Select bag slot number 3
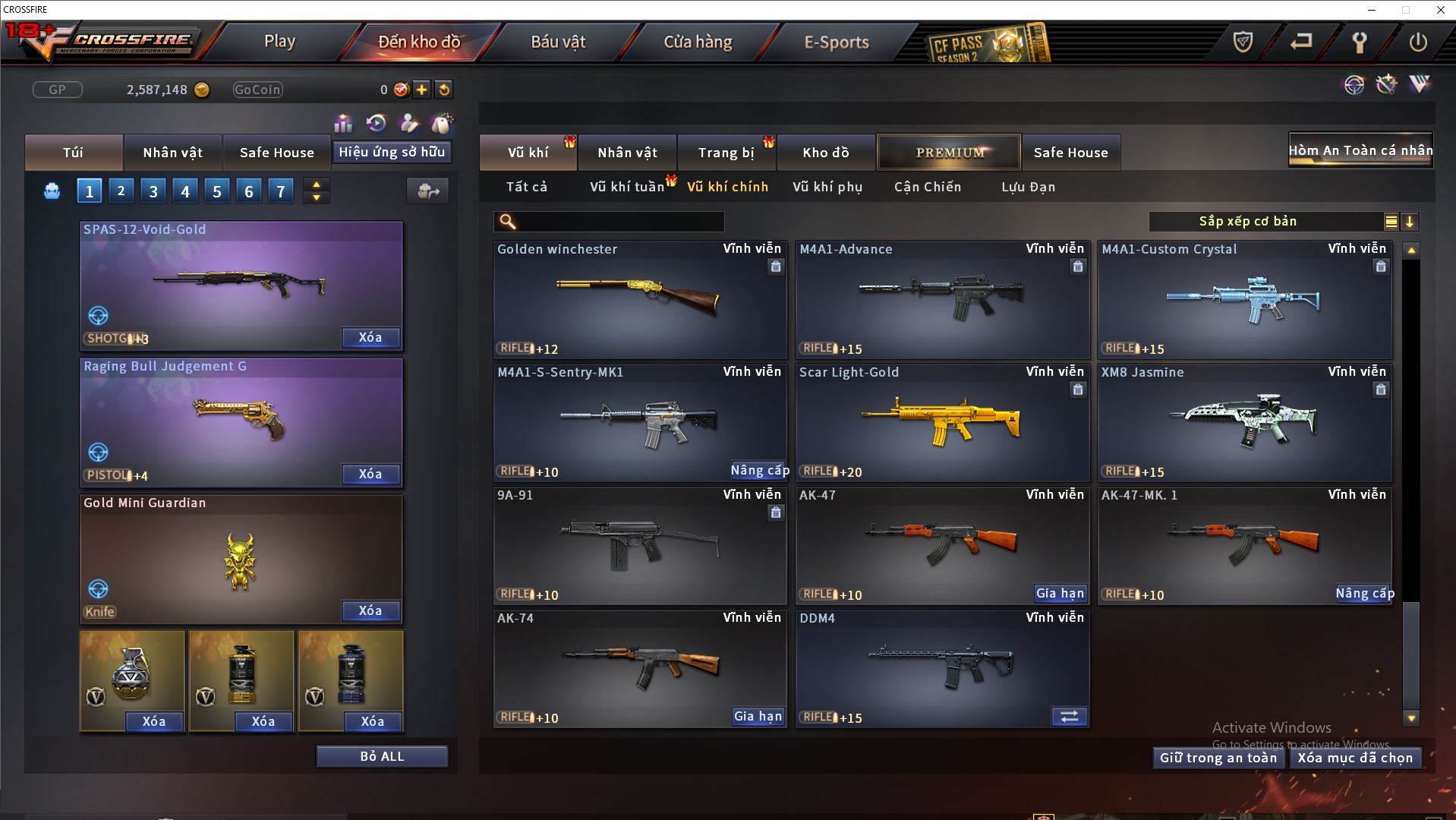Viewport: 1456px width, 820px height. click(x=153, y=191)
